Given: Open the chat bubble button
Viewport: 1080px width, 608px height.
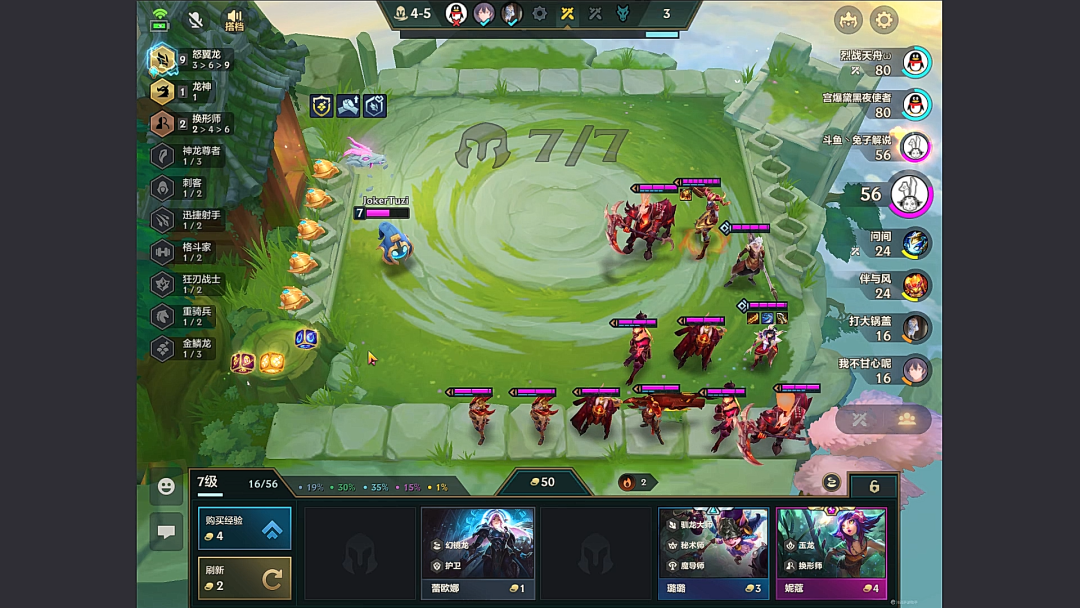Looking at the screenshot, I should tap(166, 532).
